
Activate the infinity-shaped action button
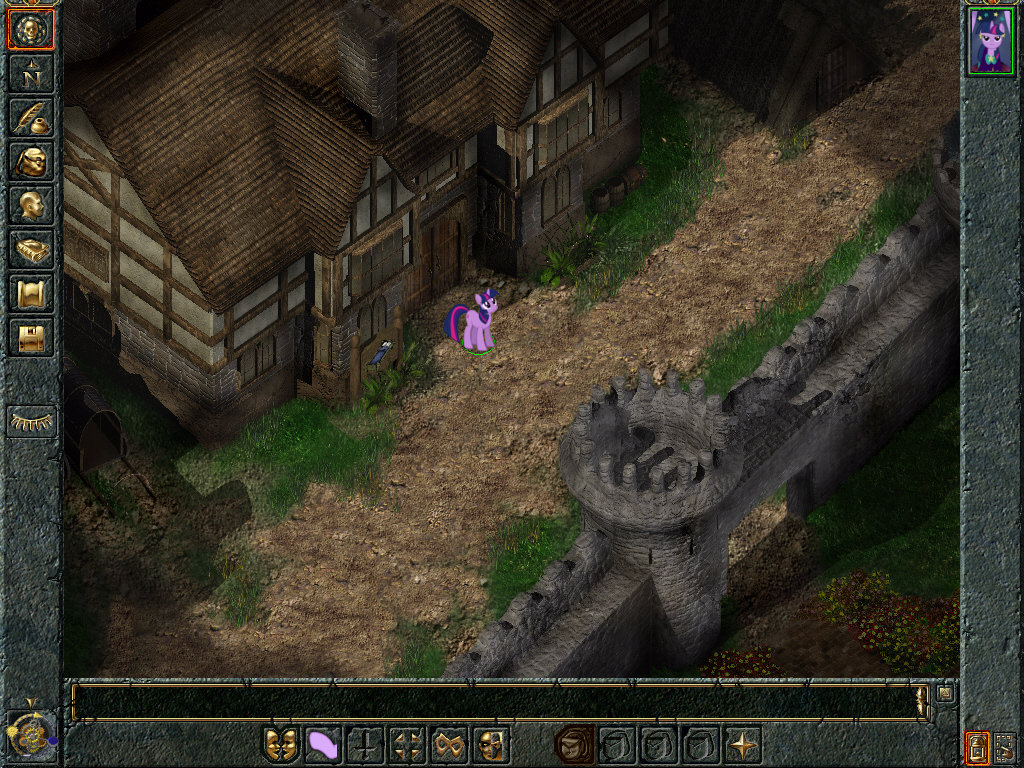[450, 745]
